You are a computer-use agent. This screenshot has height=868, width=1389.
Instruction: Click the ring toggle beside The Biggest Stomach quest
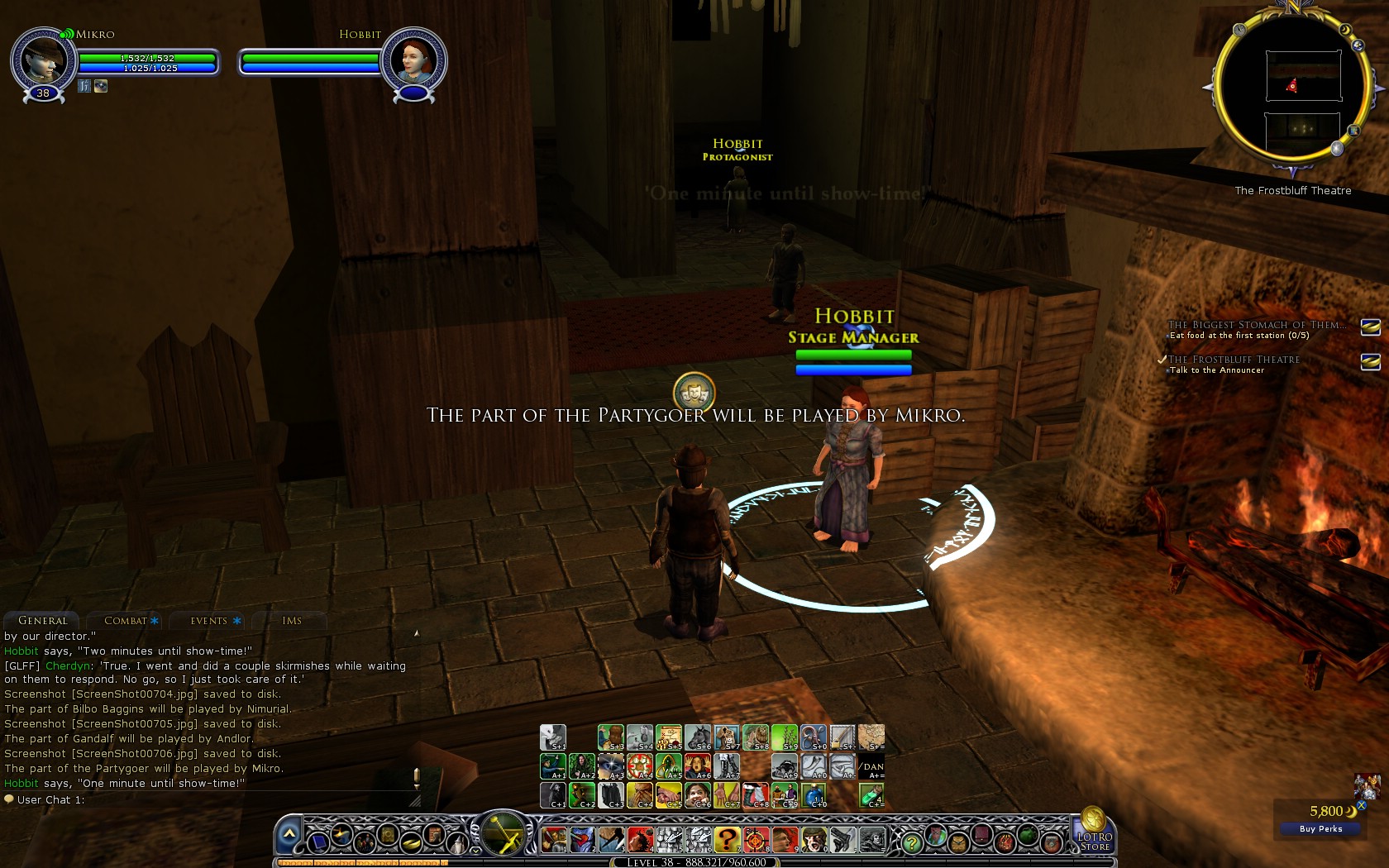click(1370, 327)
